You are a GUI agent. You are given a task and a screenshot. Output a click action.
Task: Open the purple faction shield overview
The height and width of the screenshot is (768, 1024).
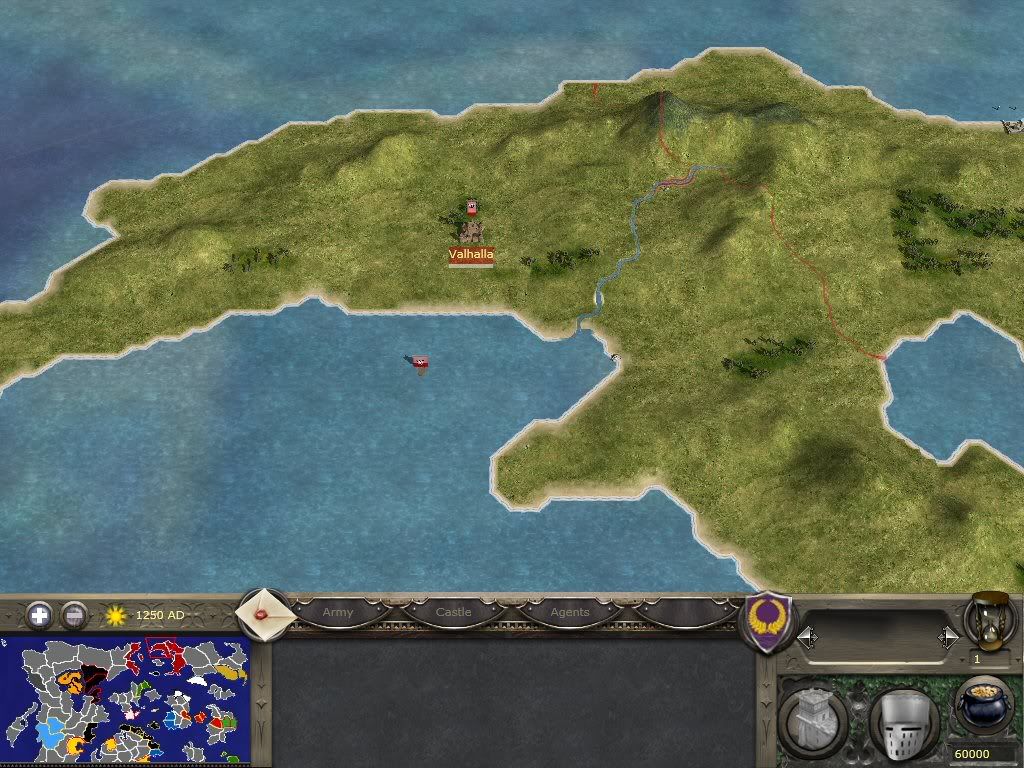(x=769, y=622)
